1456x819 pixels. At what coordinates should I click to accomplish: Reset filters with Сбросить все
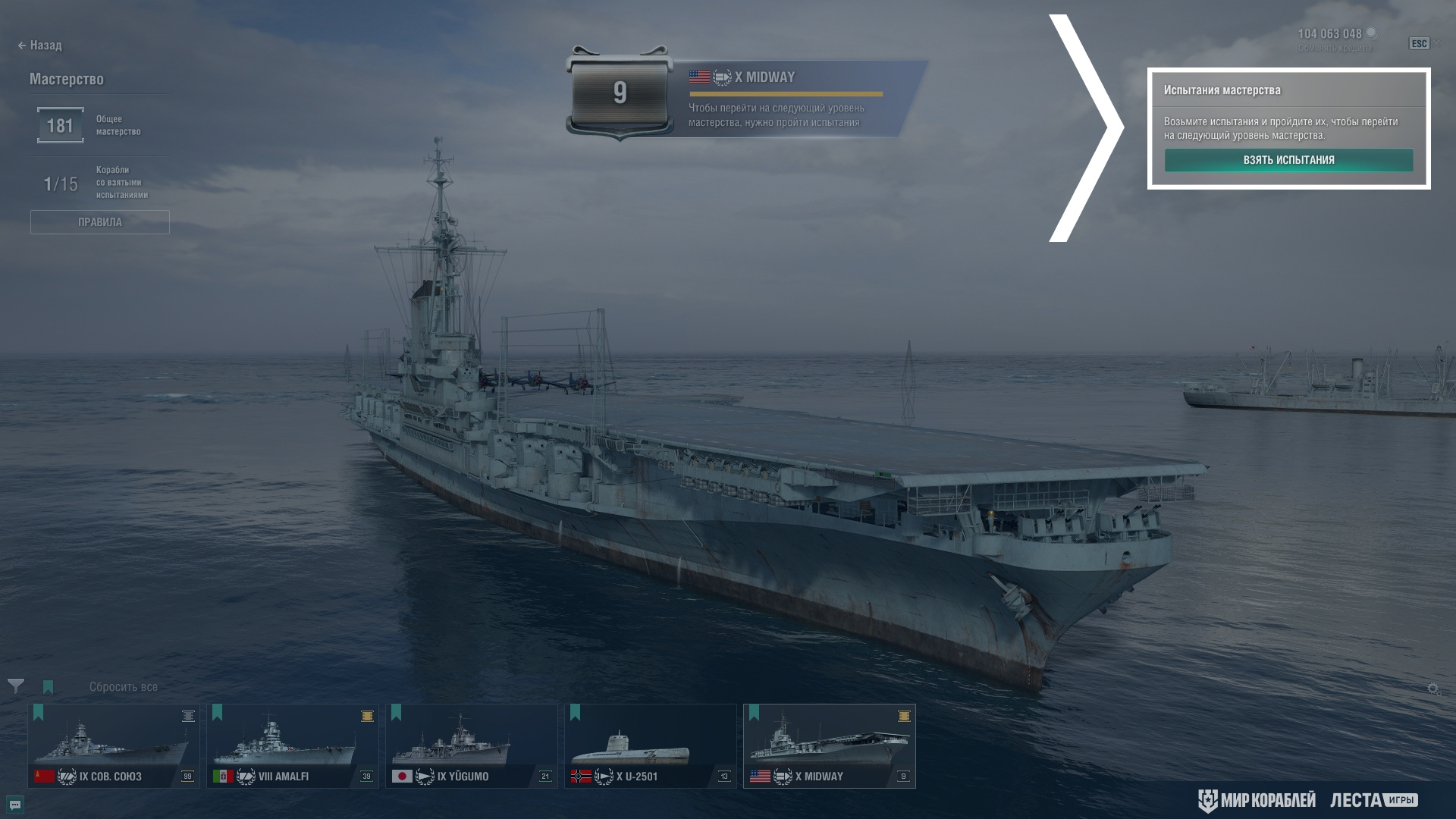(124, 687)
